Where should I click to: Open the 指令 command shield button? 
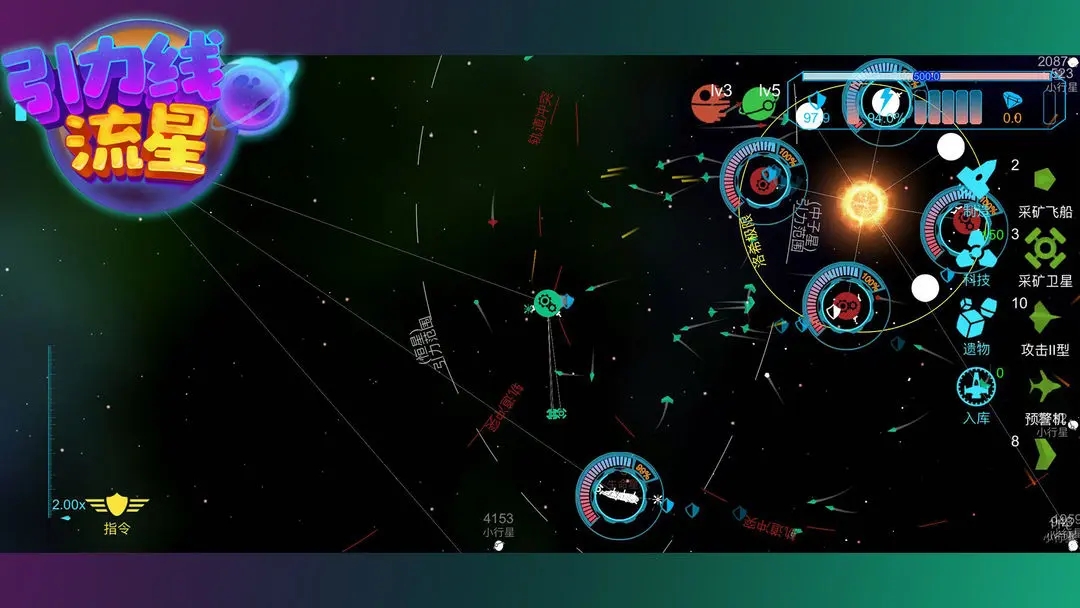pyautogui.click(x=117, y=506)
